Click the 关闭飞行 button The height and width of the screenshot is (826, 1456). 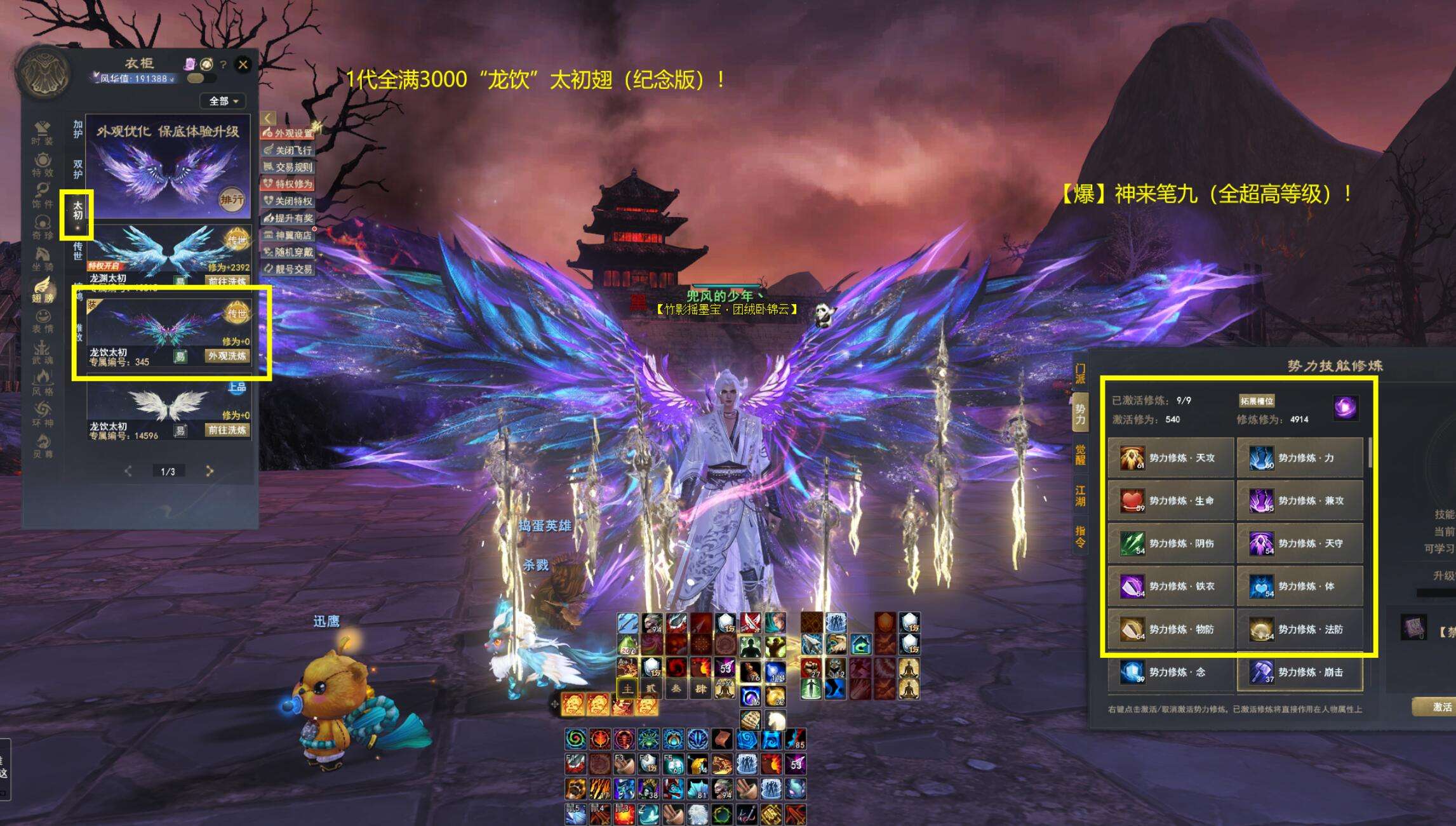[288, 150]
